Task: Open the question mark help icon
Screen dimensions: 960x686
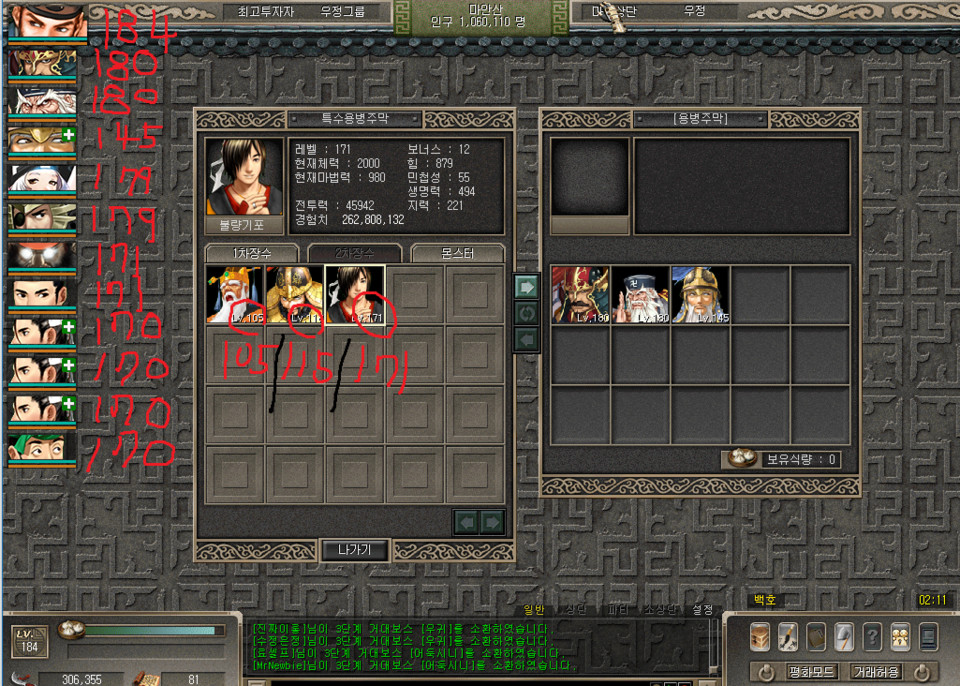Action: click(872, 636)
